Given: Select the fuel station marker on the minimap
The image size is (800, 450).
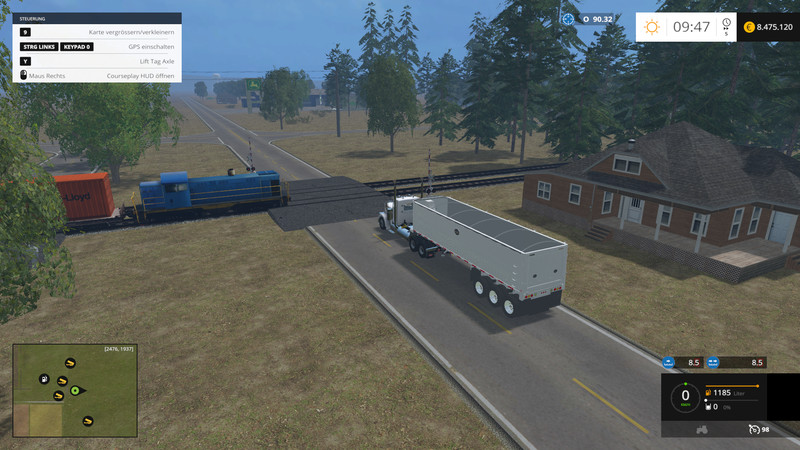Looking at the screenshot, I should click(x=44, y=379).
